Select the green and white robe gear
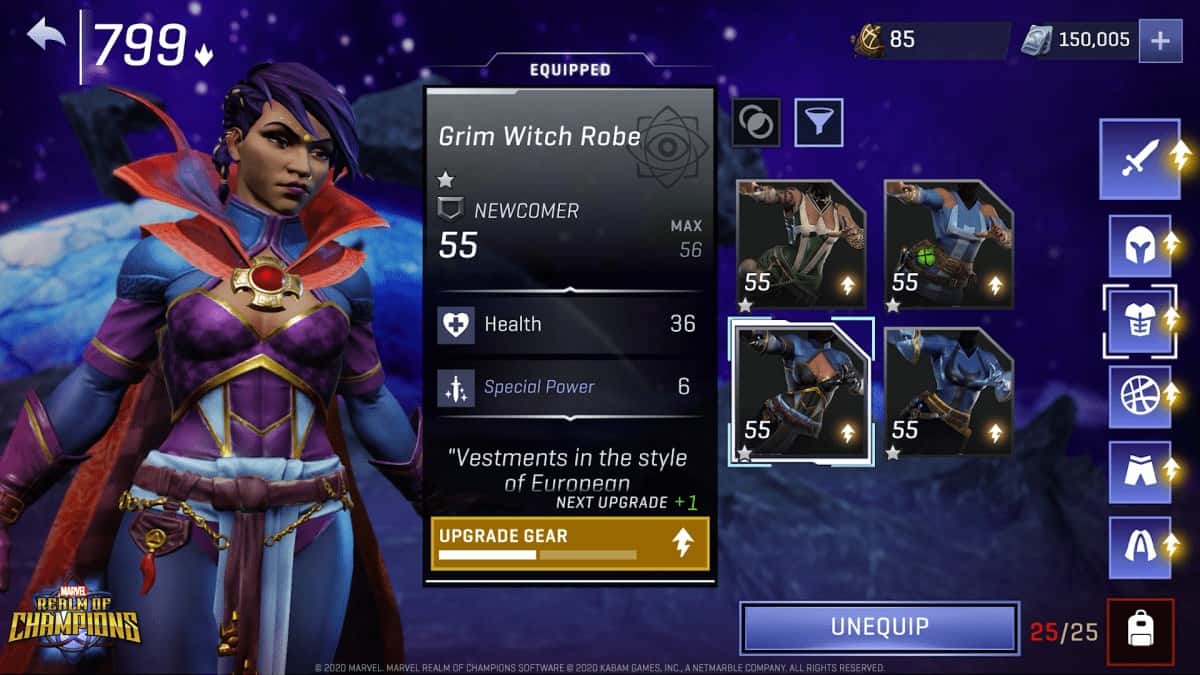The width and height of the screenshot is (1200, 675). (801, 244)
